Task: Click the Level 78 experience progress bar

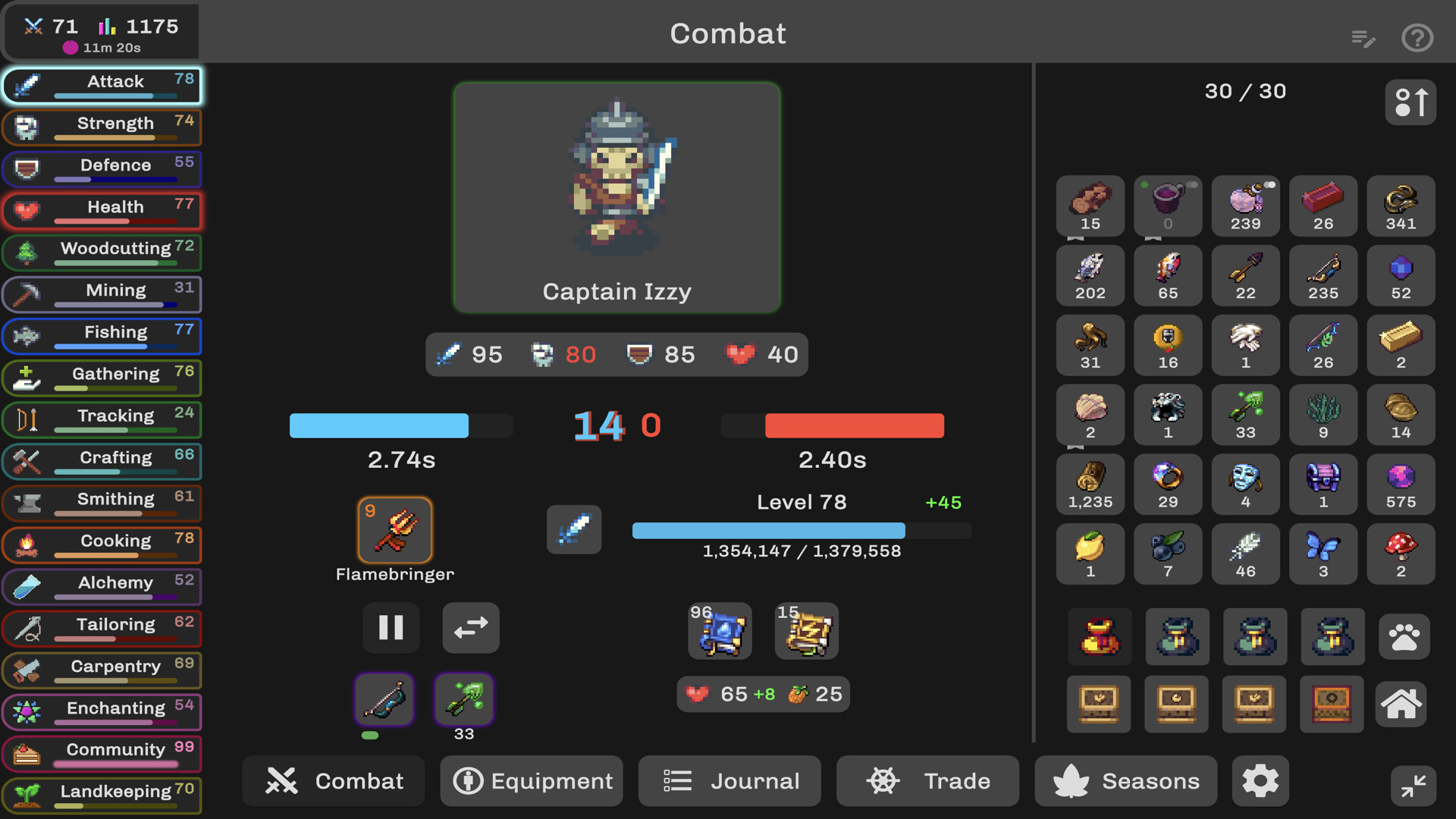Action: pos(768,531)
